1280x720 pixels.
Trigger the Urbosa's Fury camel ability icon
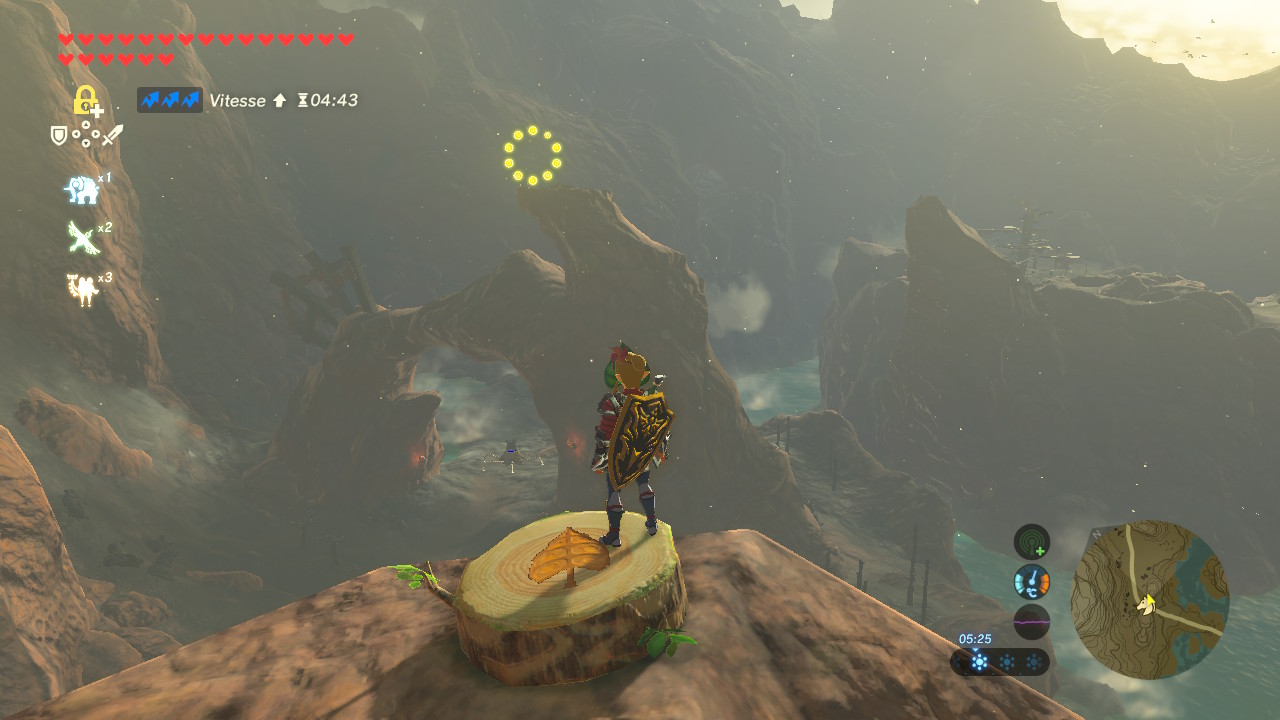tap(81, 289)
